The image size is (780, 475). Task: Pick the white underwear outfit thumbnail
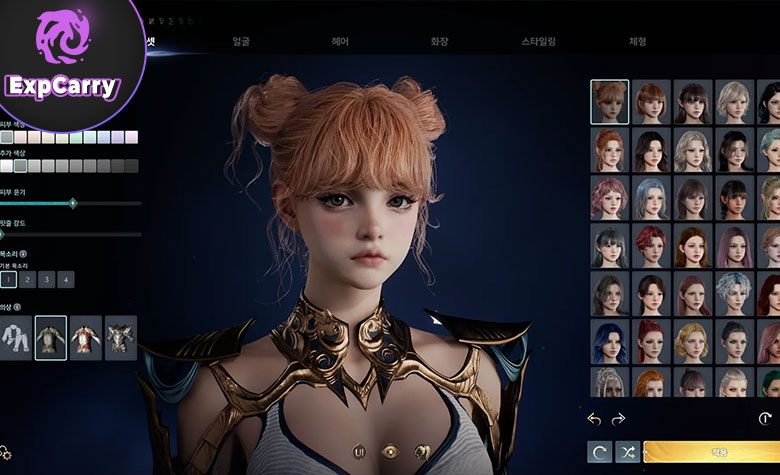(x=16, y=338)
